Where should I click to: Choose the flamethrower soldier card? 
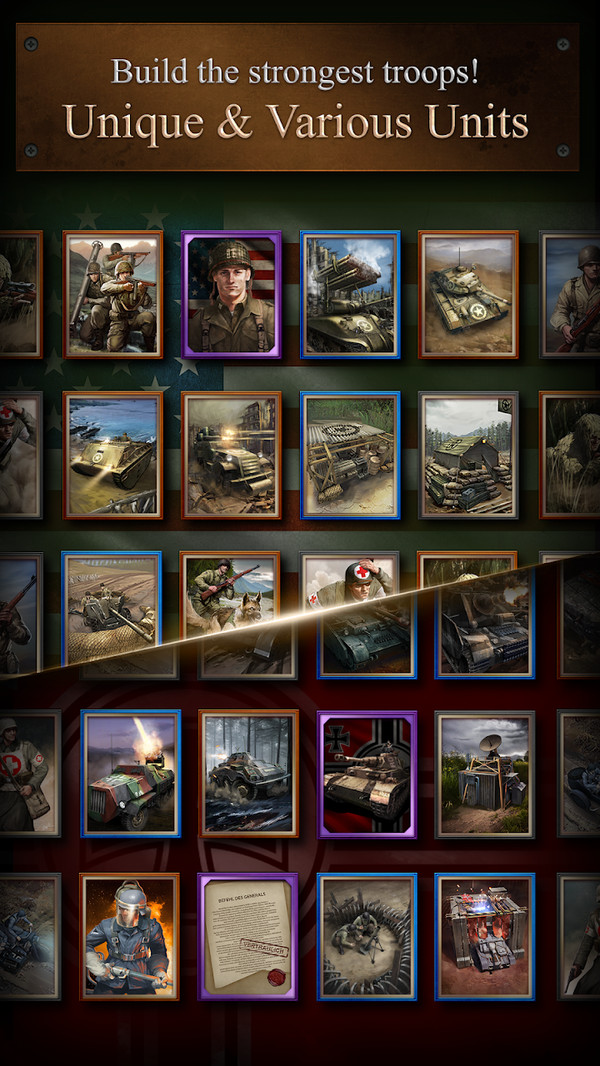[130, 936]
